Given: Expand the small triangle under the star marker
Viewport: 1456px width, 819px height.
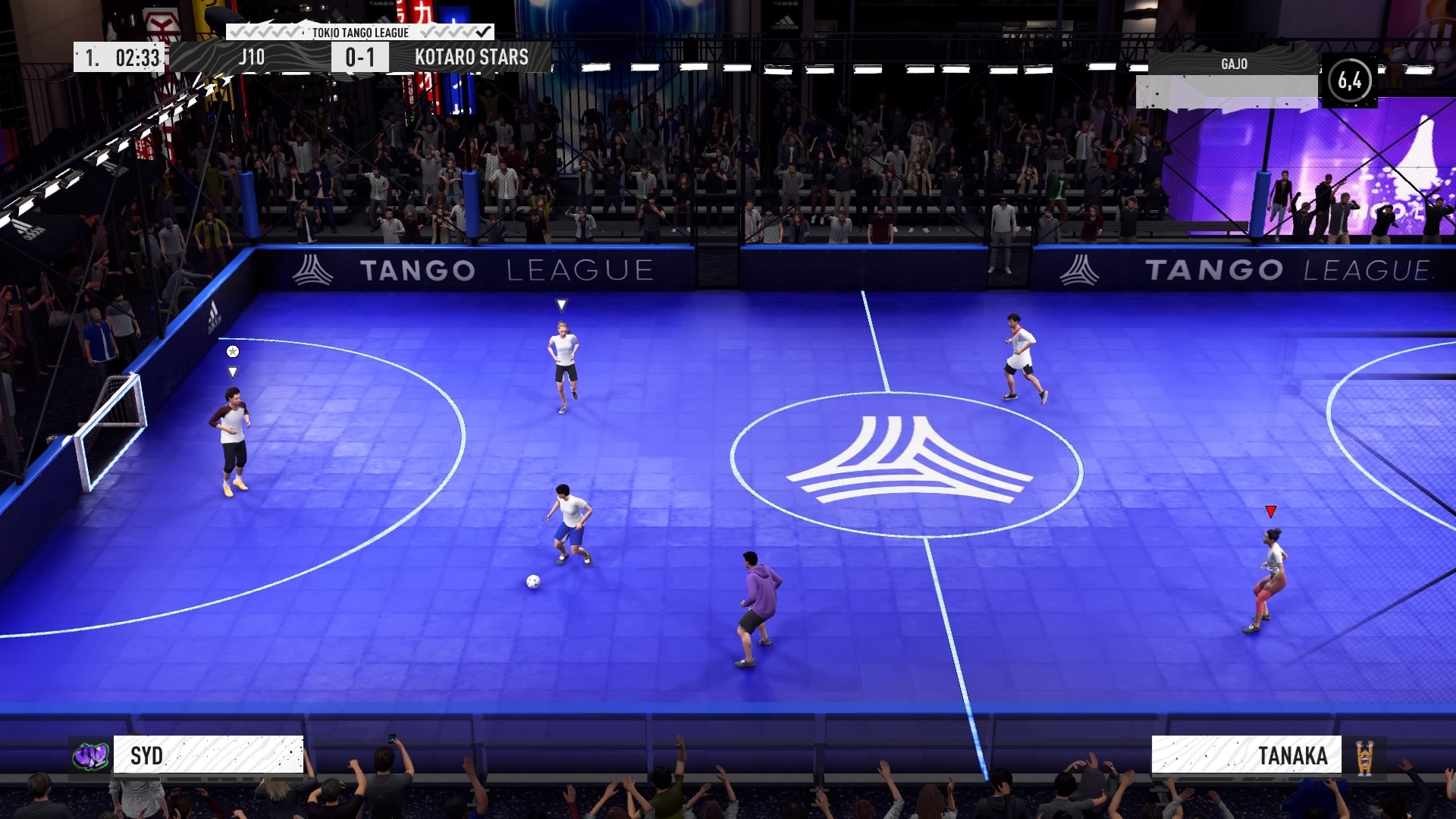Looking at the screenshot, I should (232, 372).
